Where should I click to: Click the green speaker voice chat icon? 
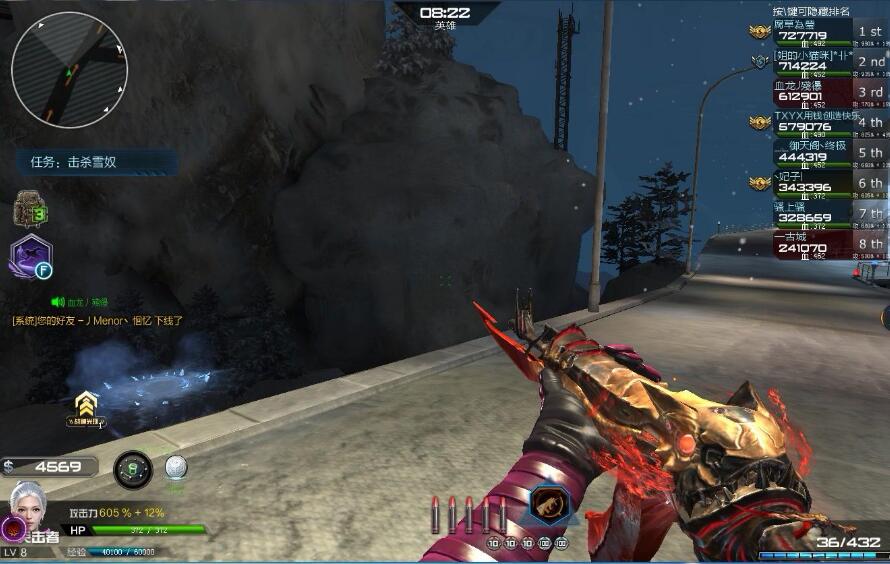pos(58,301)
